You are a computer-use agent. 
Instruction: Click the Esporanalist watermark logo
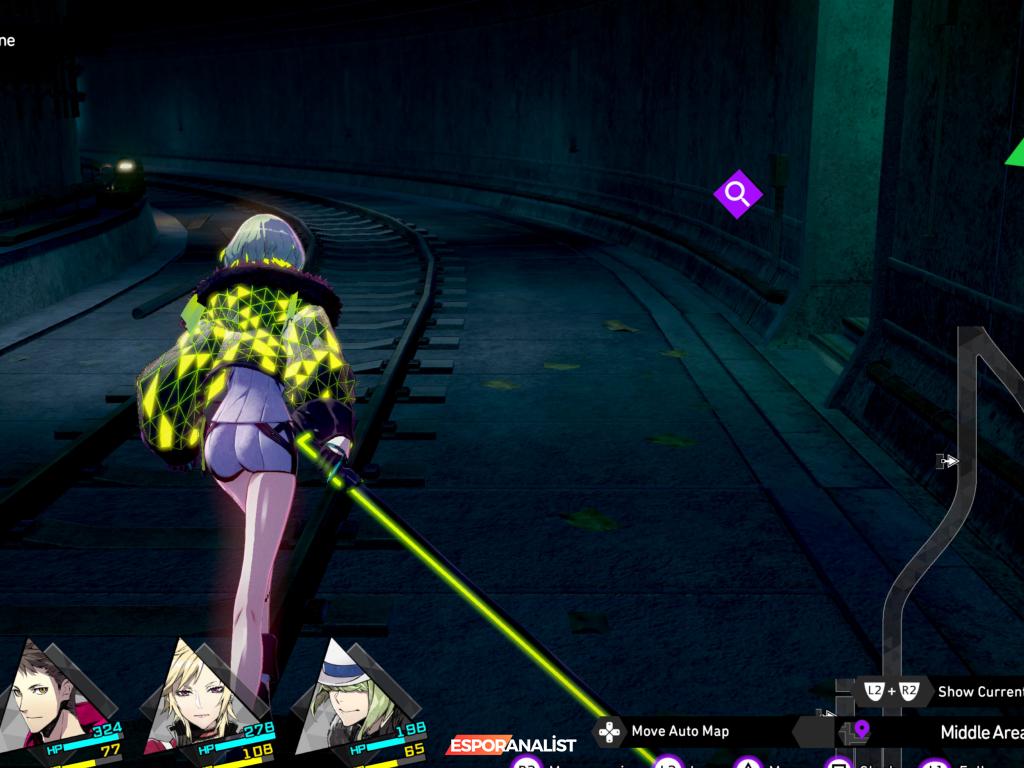pyautogui.click(x=511, y=745)
